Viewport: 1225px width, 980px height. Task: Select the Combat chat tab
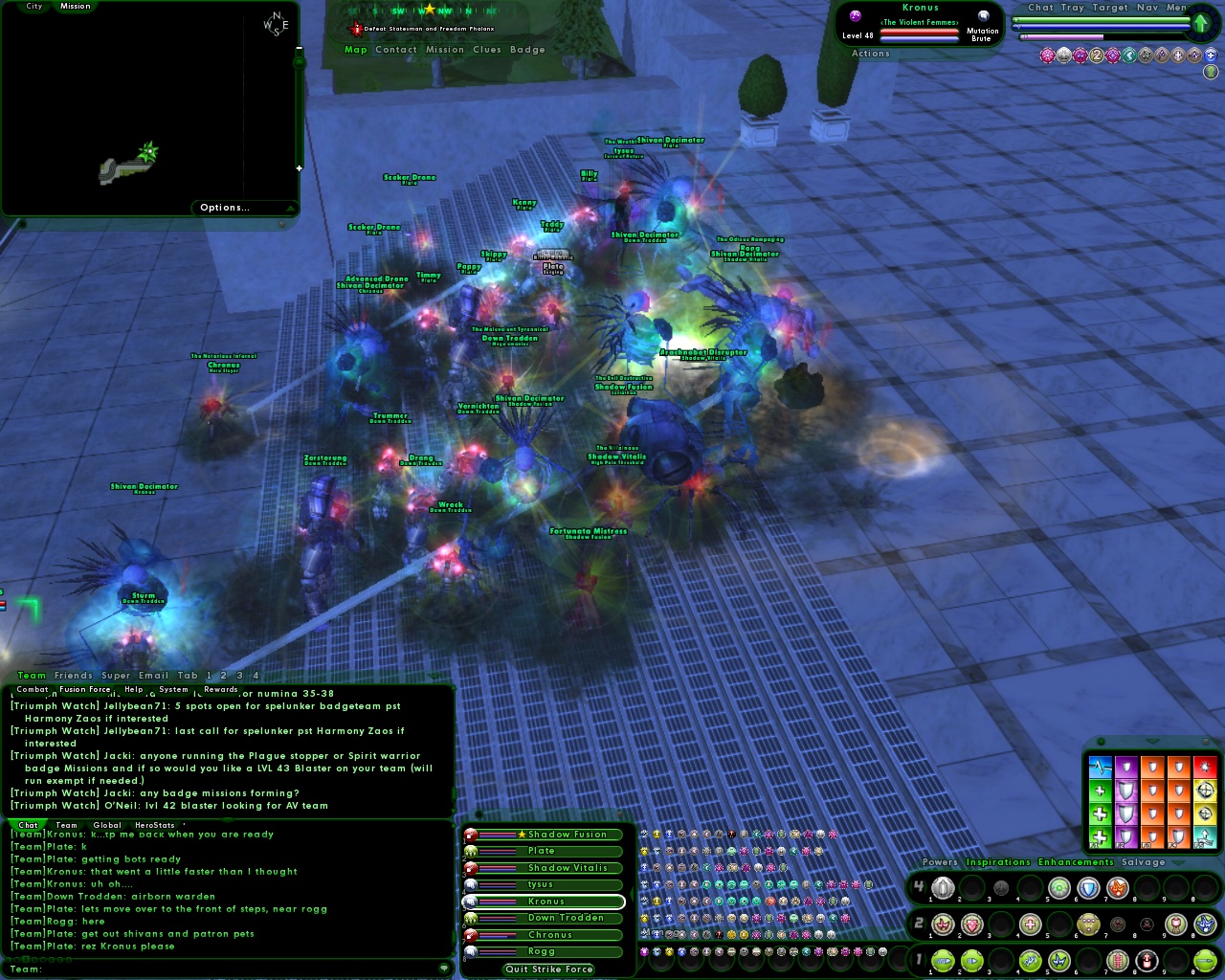(x=32, y=689)
